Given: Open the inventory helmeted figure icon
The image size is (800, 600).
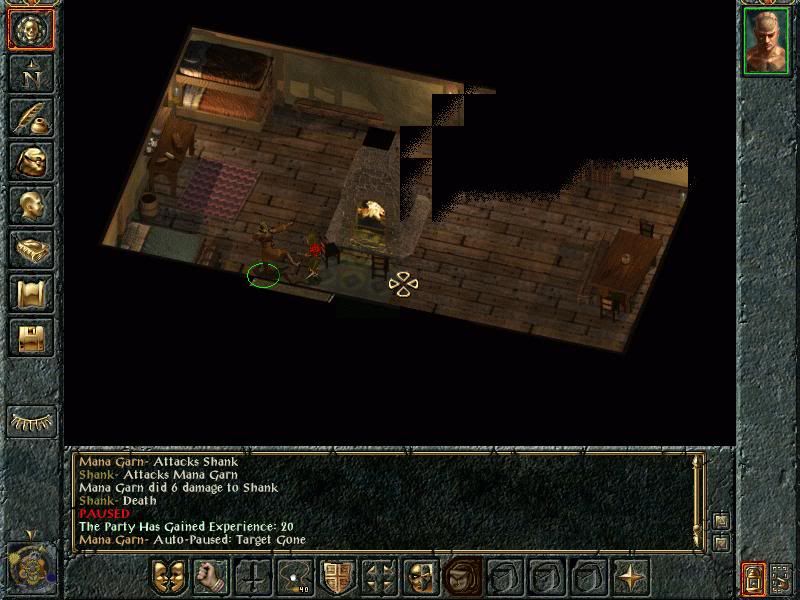Looking at the screenshot, I should point(31,161).
